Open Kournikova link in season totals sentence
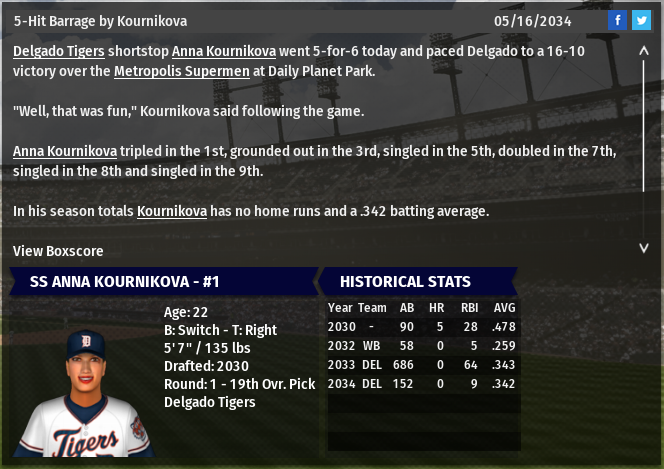Screen dimensions: 664x469 (x=172, y=211)
